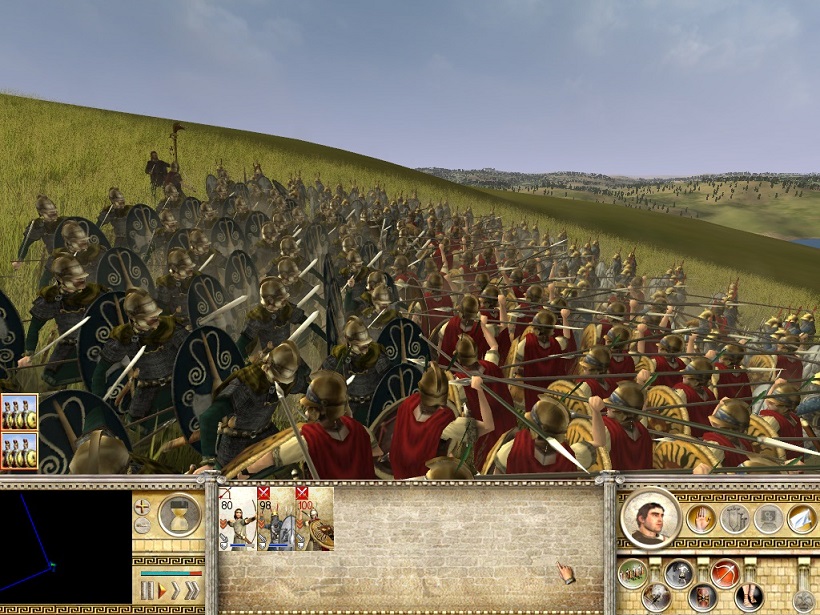Toggle the group formation soldiers icon
The height and width of the screenshot is (615, 820).
[631, 573]
